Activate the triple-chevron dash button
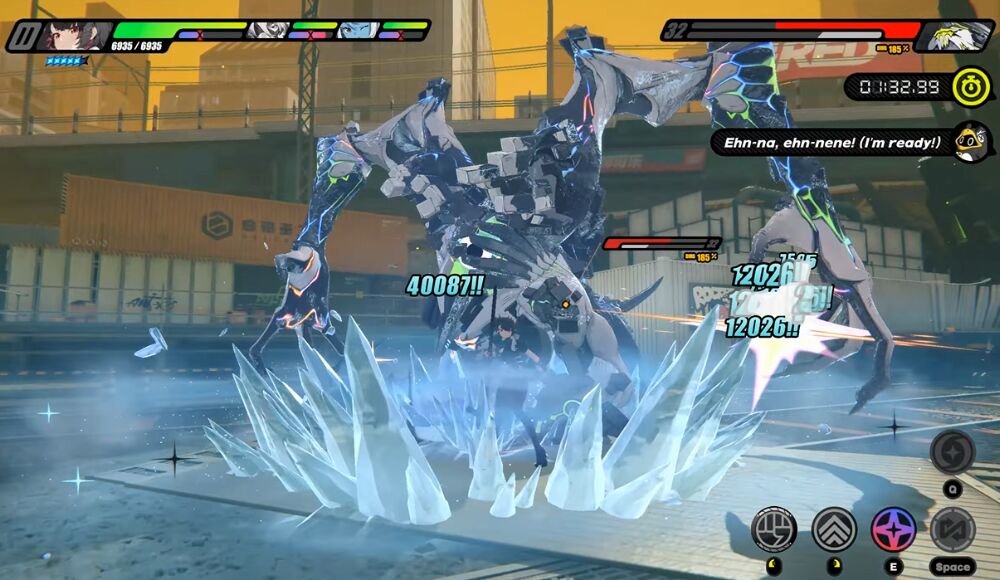Image resolution: width=1000 pixels, height=580 pixels. tap(833, 528)
